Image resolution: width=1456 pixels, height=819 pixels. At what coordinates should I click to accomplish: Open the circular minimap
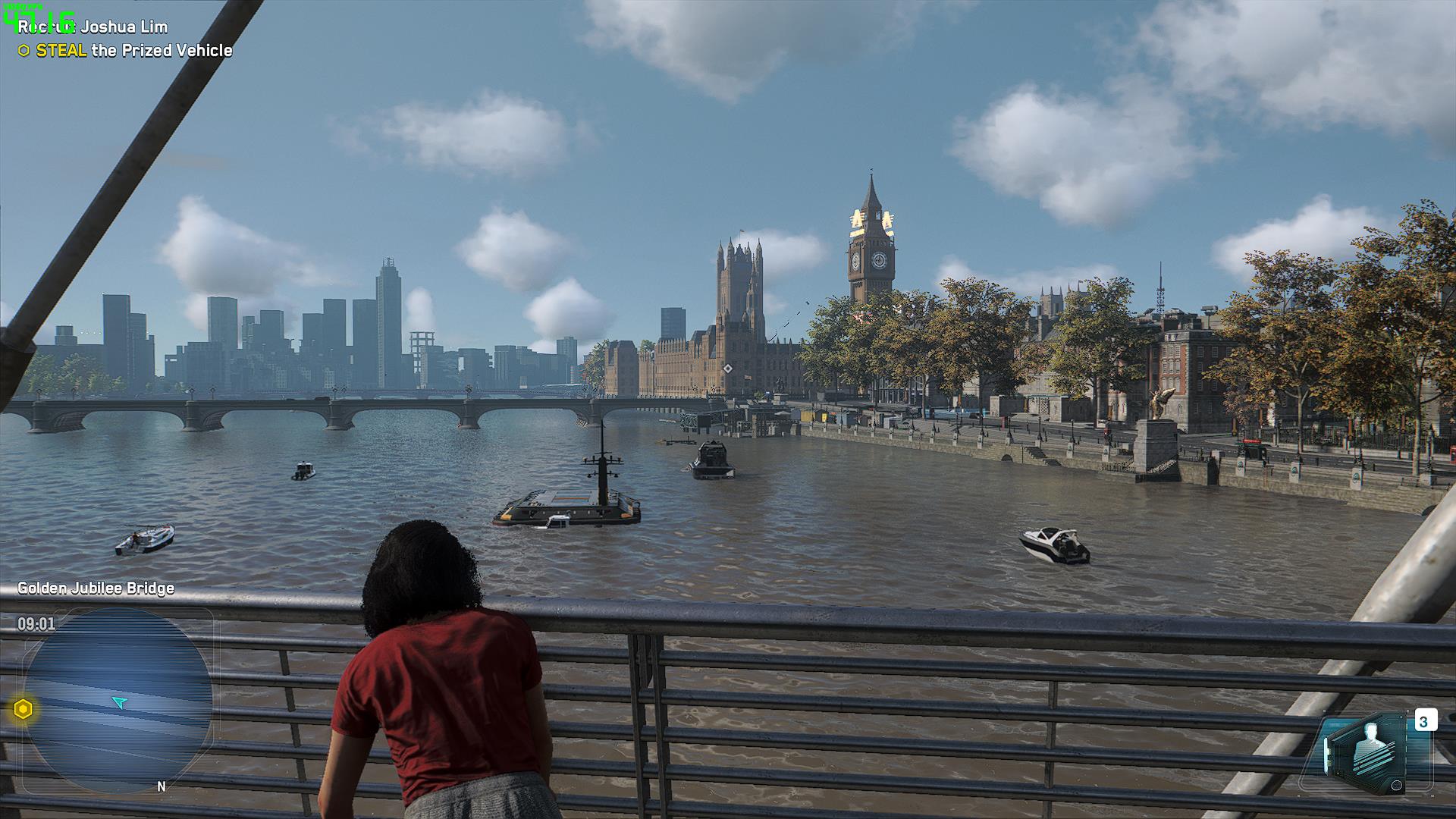pos(118,701)
